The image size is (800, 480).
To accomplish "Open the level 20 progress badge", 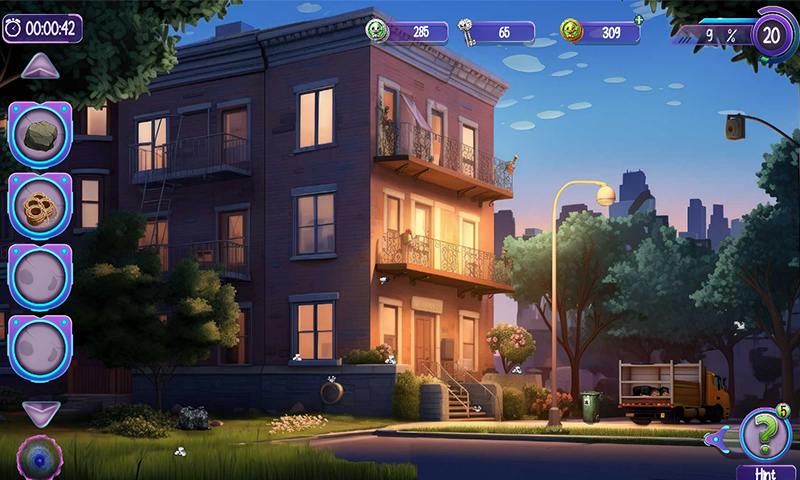I will (x=771, y=33).
